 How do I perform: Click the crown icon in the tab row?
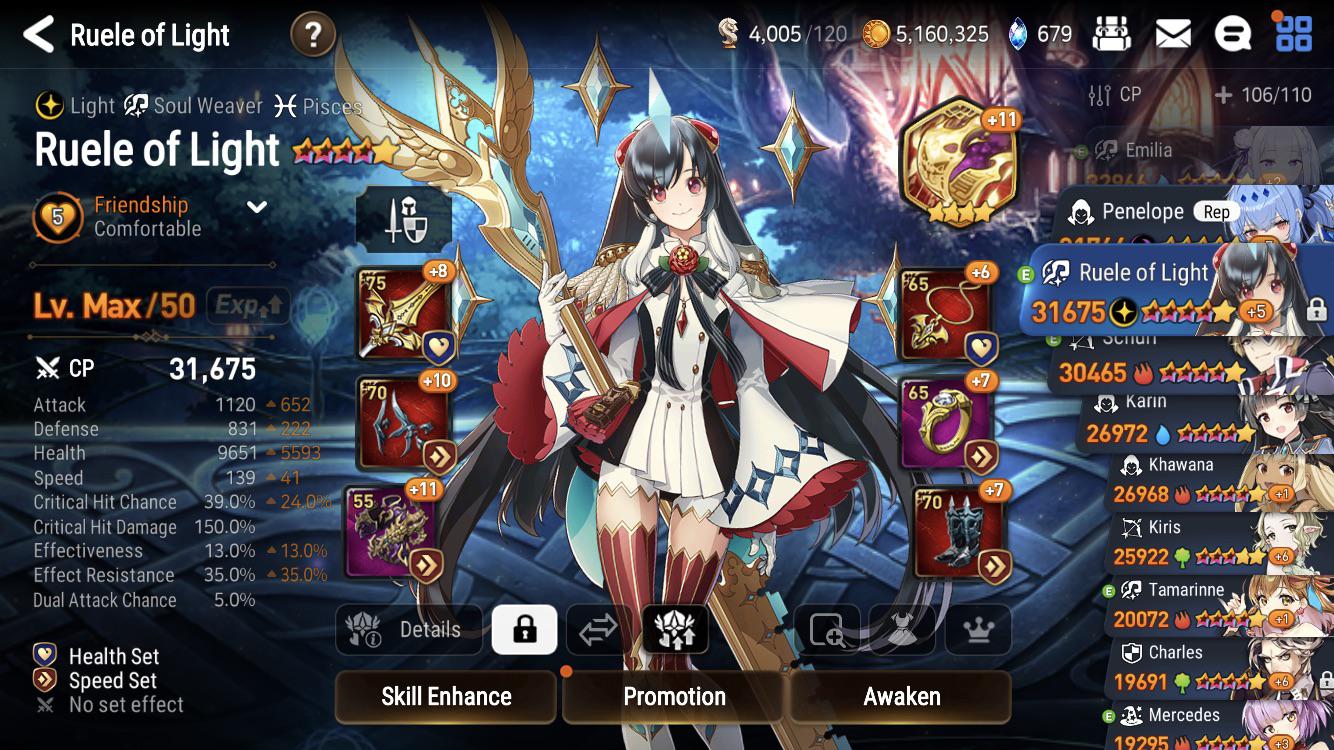(x=977, y=630)
